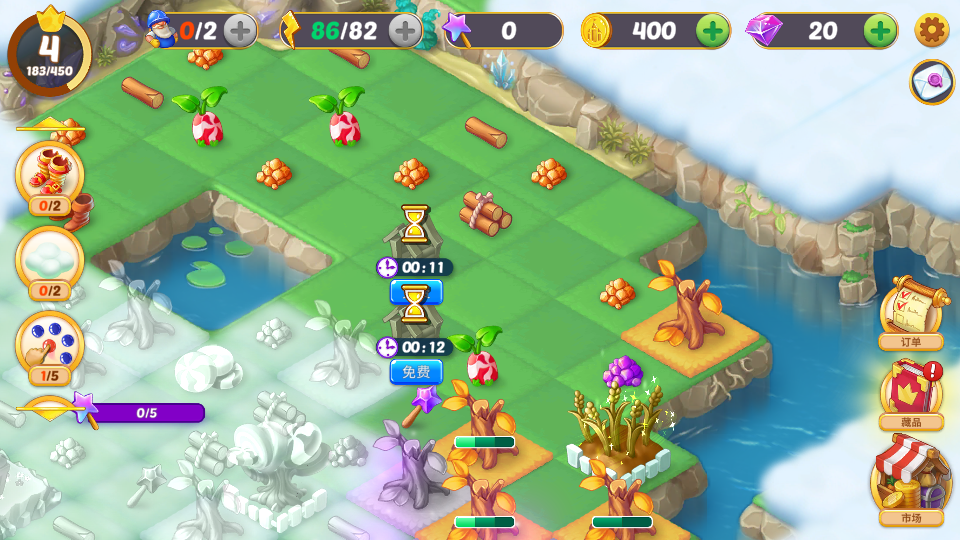
Task: Tap the purple star currency counter
Action: click(503, 31)
